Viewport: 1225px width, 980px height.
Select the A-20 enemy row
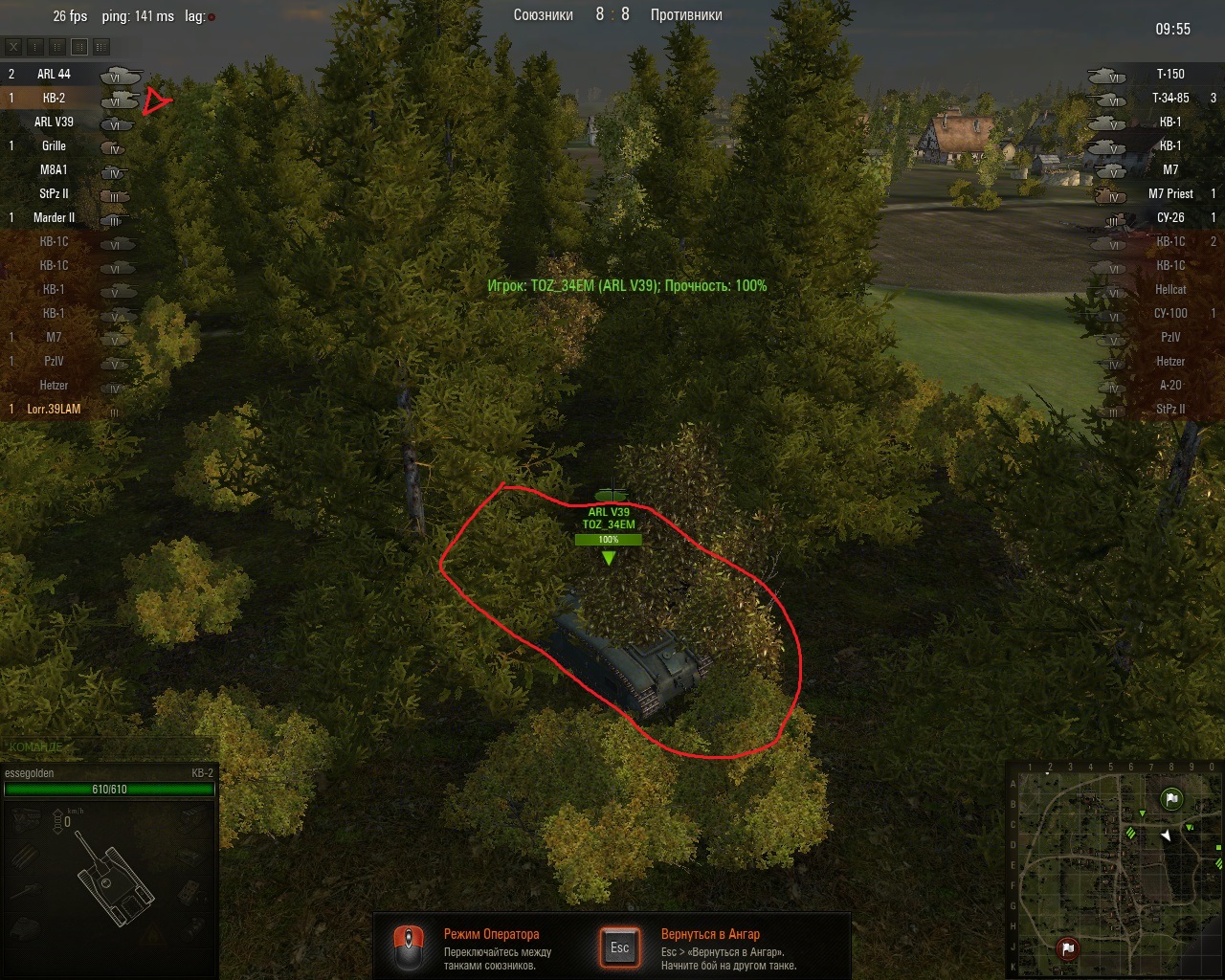1169,385
